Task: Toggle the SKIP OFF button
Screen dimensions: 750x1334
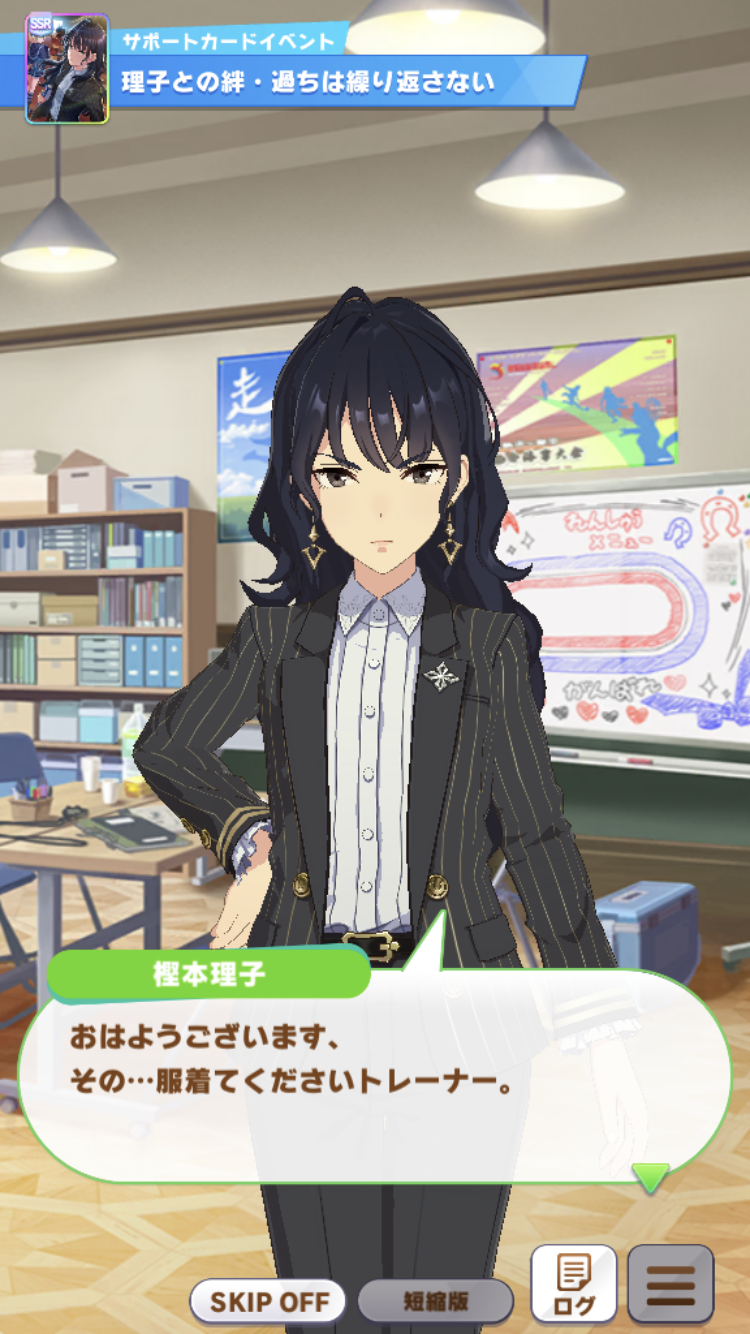Action: [x=267, y=1301]
